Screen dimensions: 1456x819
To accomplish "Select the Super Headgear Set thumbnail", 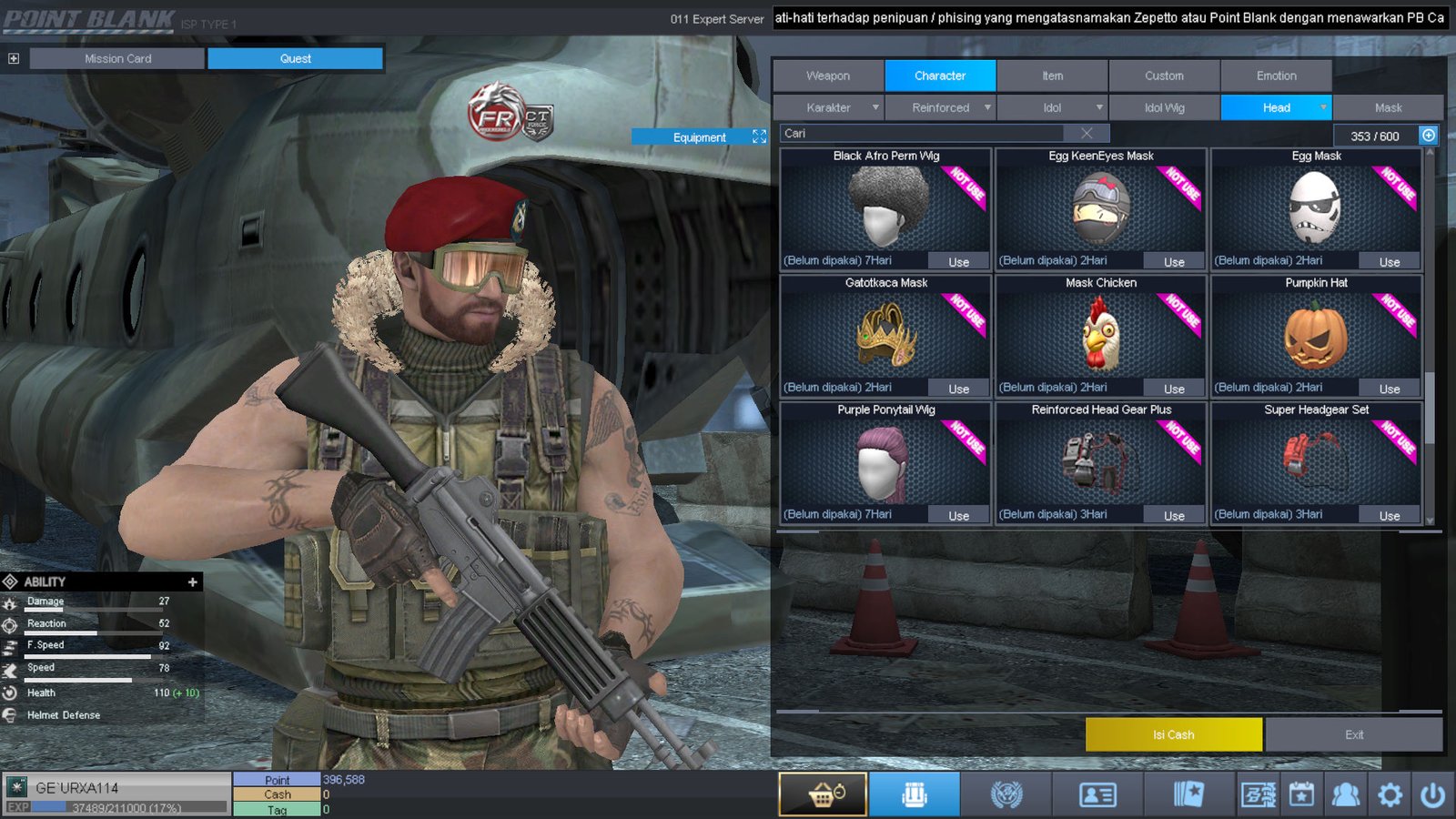I will 1316,461.
